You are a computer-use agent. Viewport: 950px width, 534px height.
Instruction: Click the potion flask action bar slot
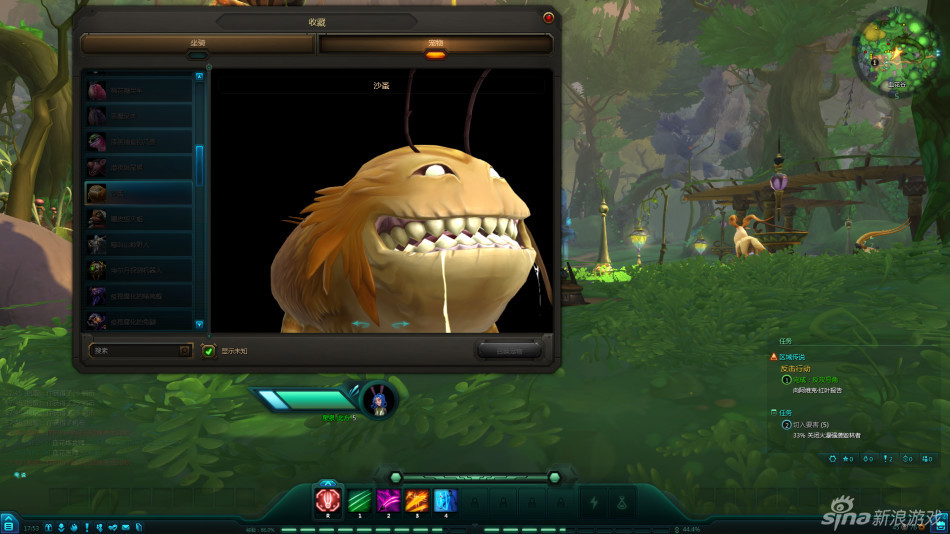click(623, 502)
